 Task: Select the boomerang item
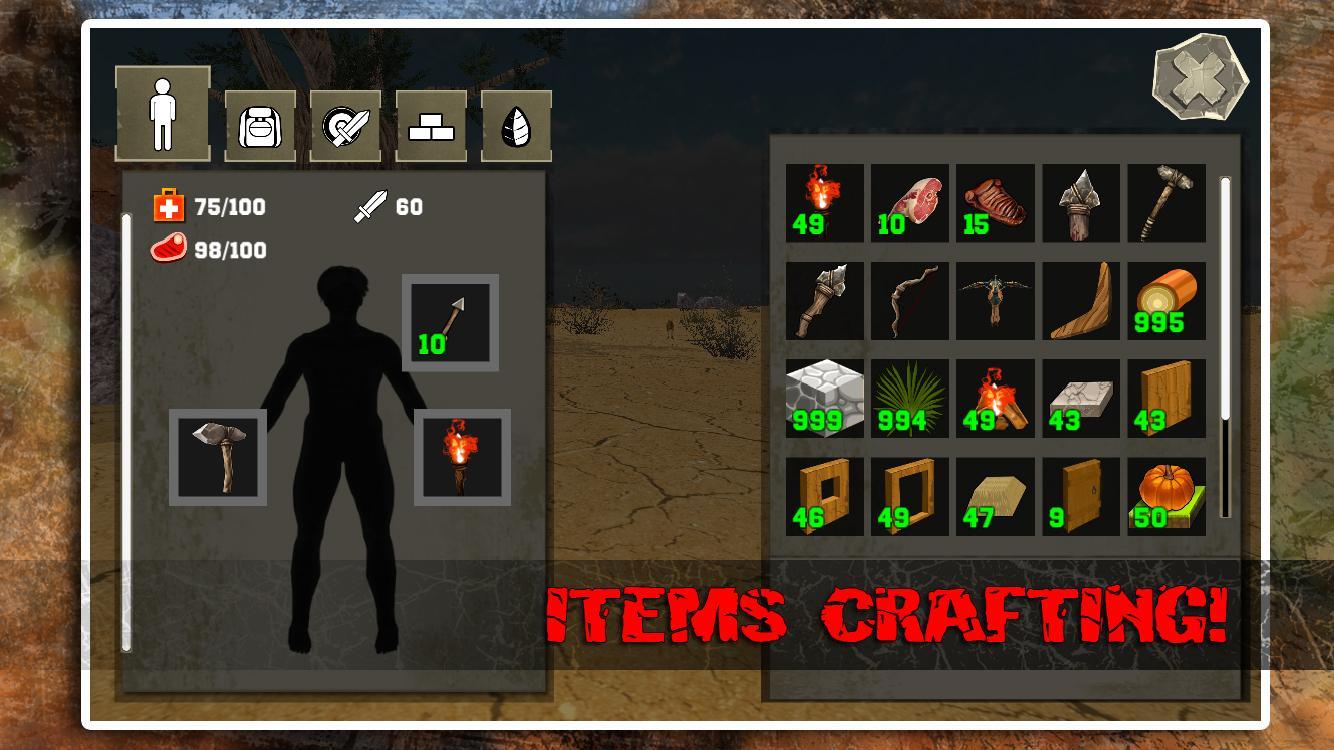pos(1080,301)
